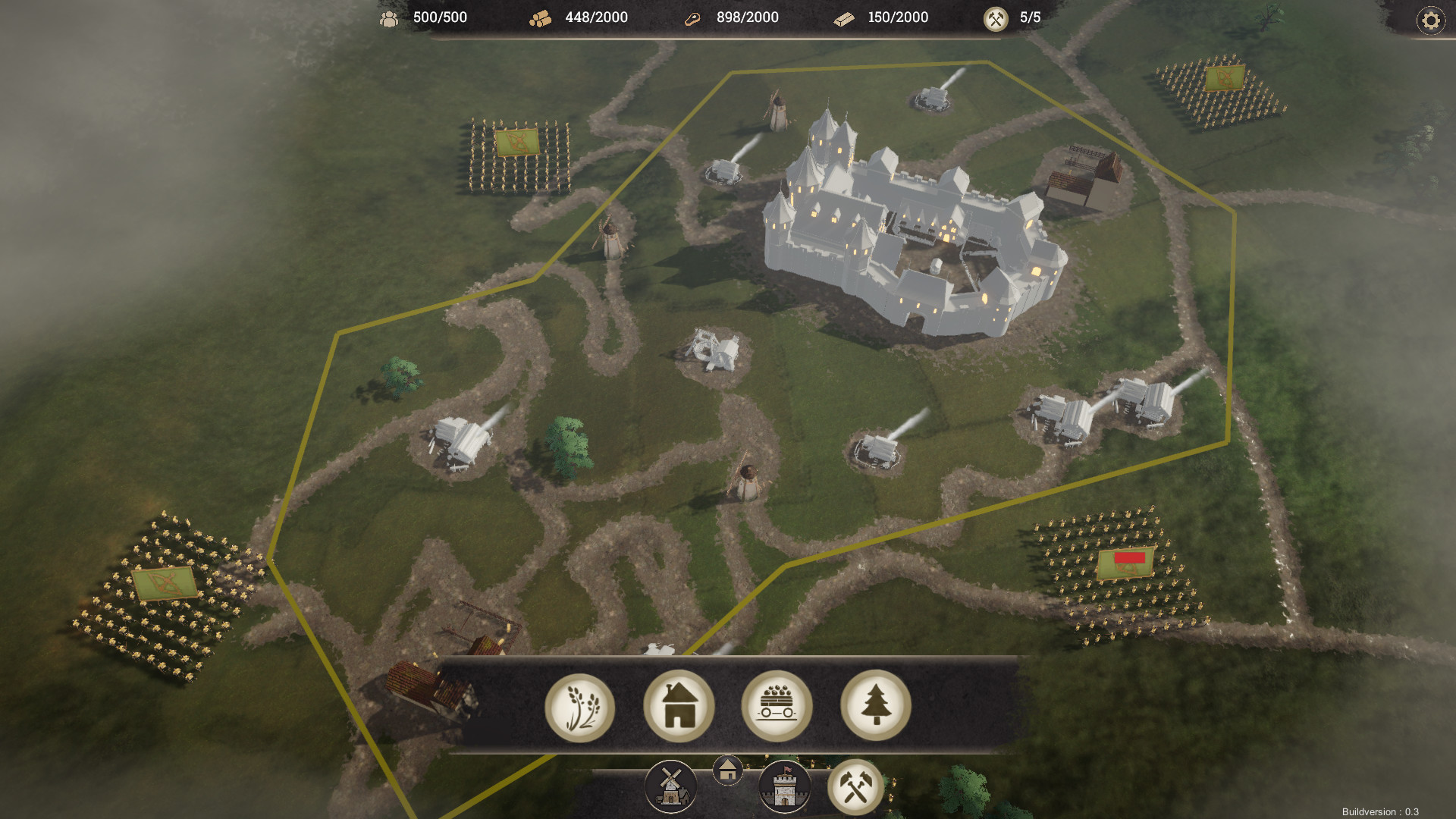This screenshot has width=1456, height=819.
Task: Open the forestry menu with tree icon
Action: tap(877, 707)
